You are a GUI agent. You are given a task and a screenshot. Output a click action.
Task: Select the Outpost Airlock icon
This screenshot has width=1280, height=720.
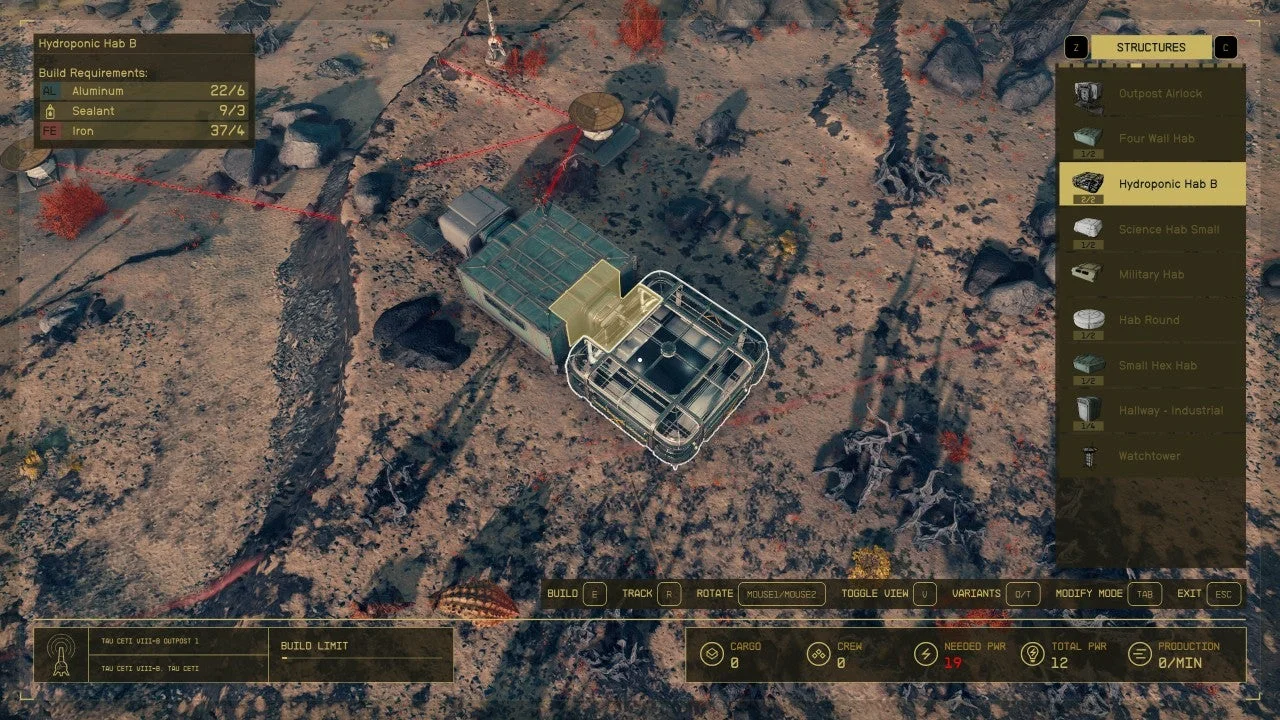1087,93
